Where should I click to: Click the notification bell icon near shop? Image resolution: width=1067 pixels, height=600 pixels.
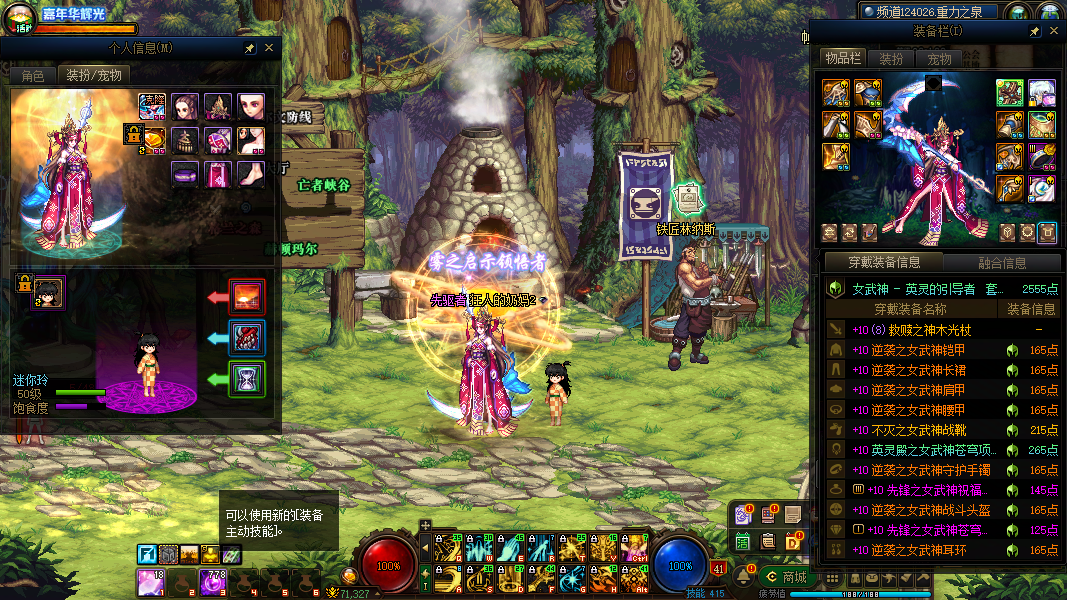tap(743, 576)
